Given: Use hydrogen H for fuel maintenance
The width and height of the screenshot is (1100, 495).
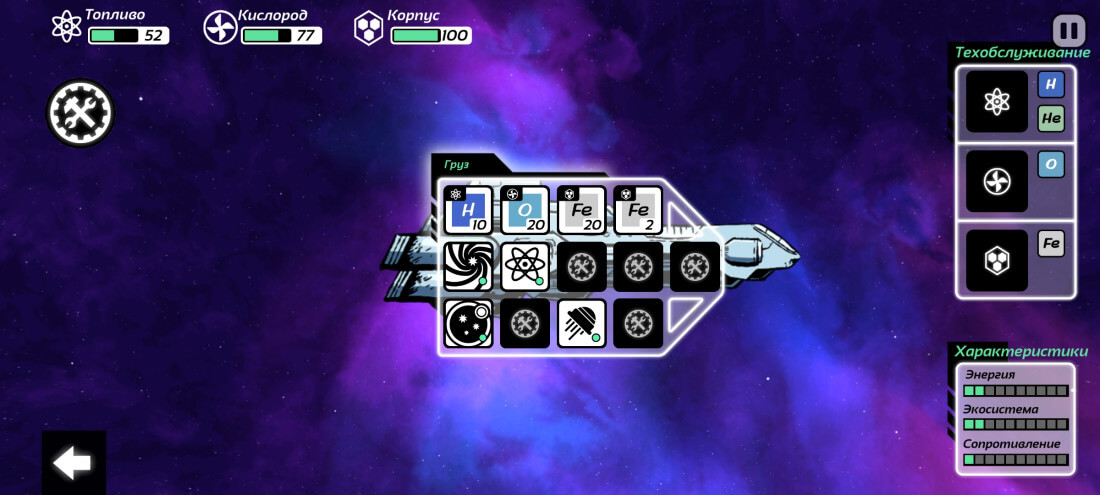Looking at the screenshot, I should 1051,85.
